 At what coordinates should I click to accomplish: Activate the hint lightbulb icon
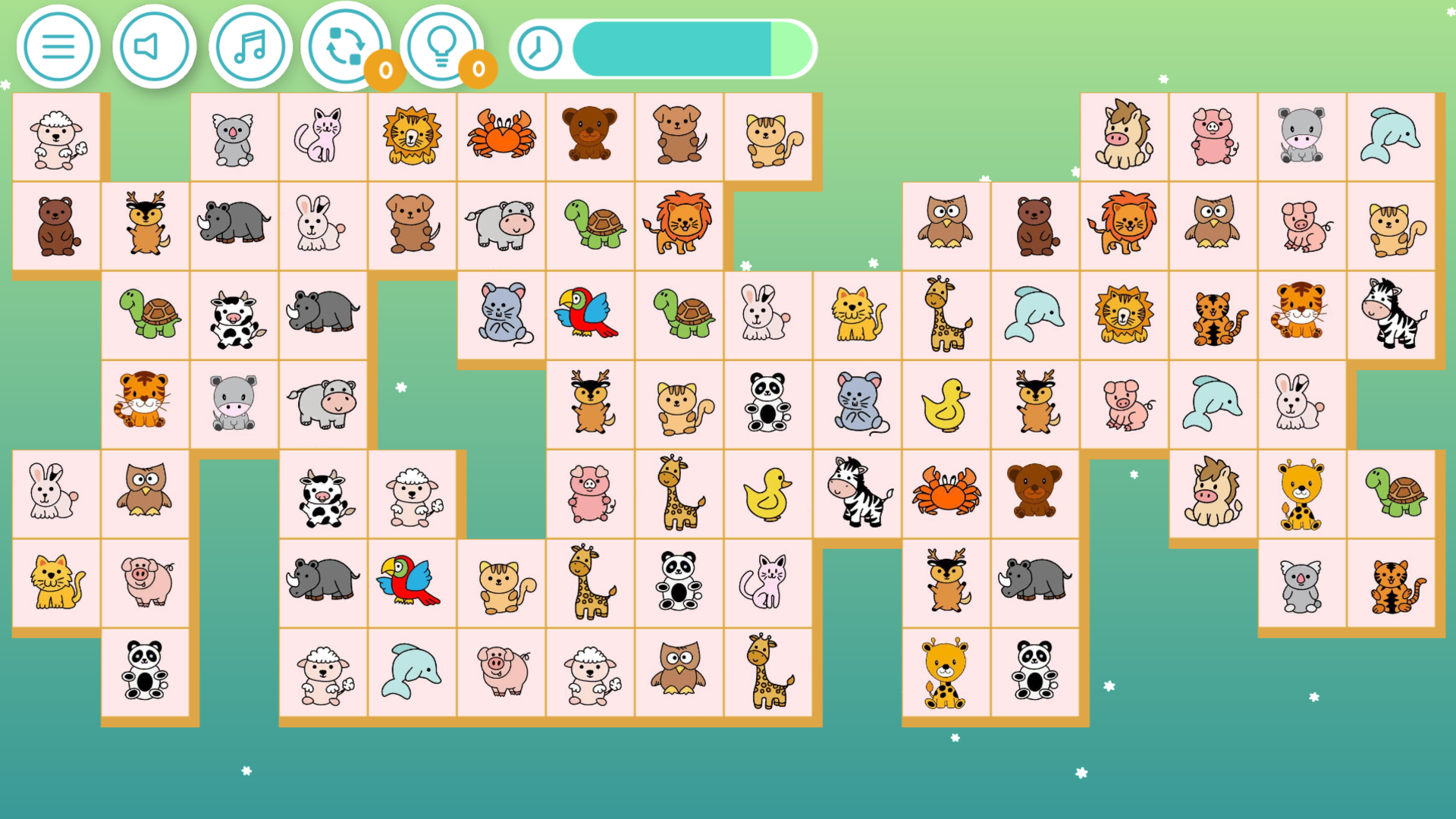[x=442, y=45]
